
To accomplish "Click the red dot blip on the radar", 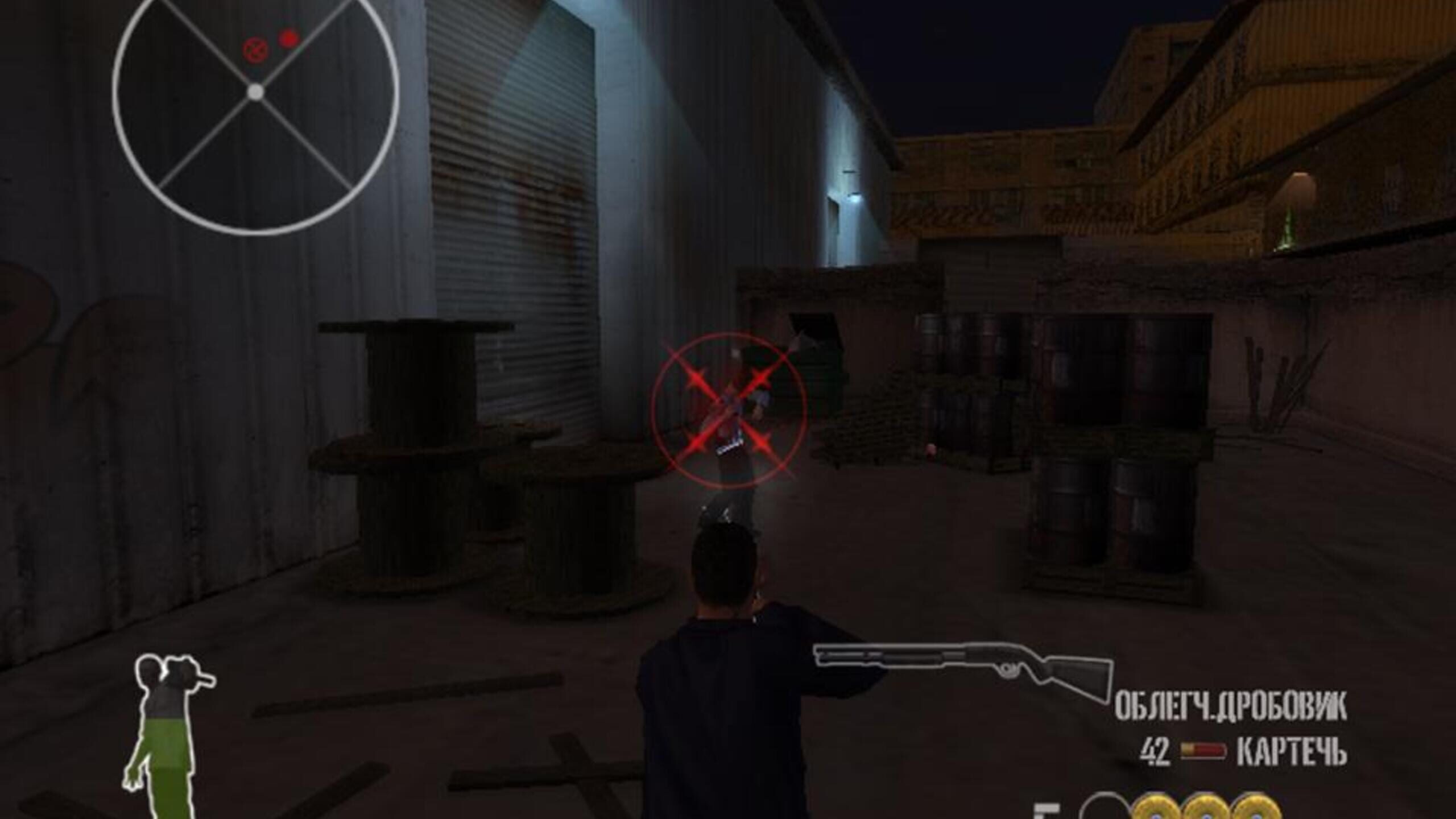I will [289, 39].
